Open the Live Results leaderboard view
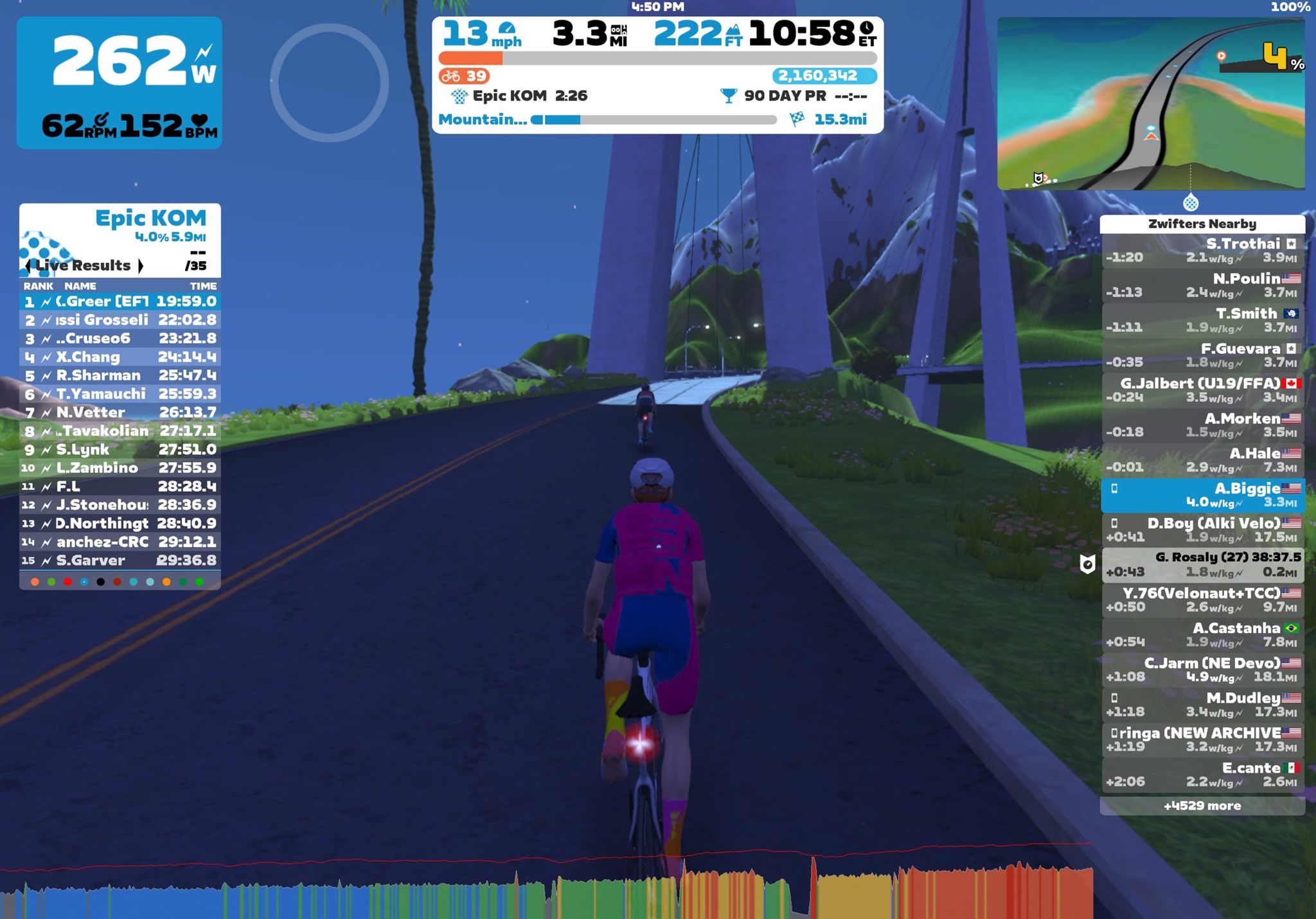 tap(84, 265)
